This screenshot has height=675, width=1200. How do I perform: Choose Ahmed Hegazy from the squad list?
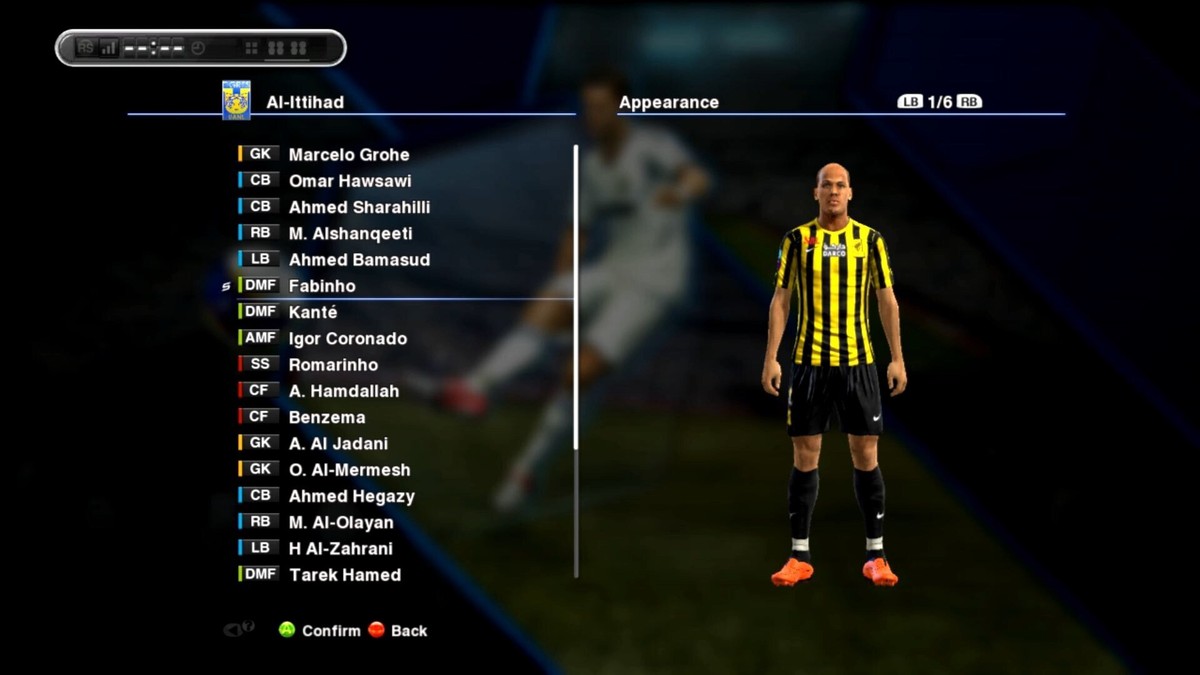pos(351,496)
